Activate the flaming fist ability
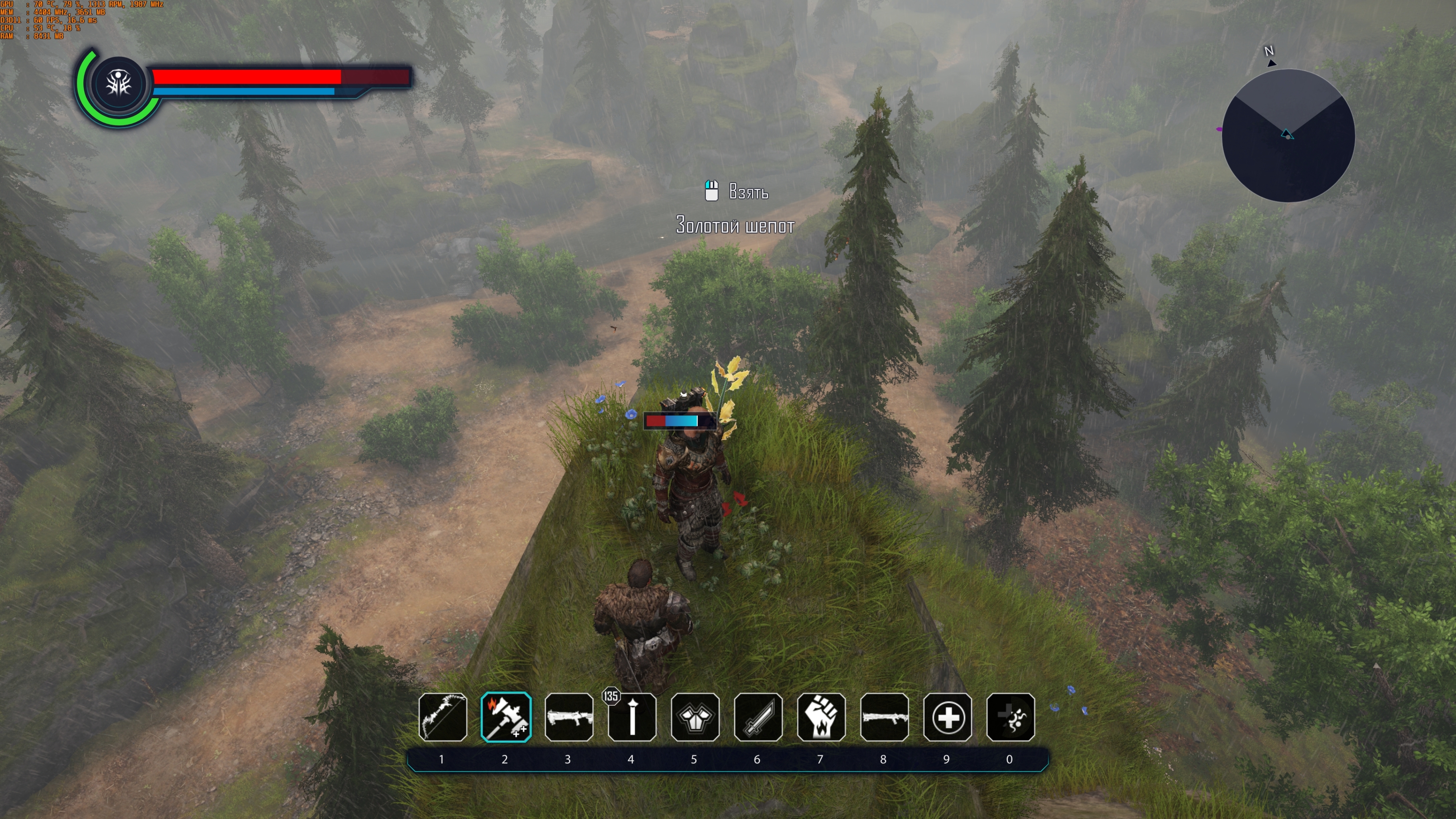Viewport: 1456px width, 819px height. 821,717
